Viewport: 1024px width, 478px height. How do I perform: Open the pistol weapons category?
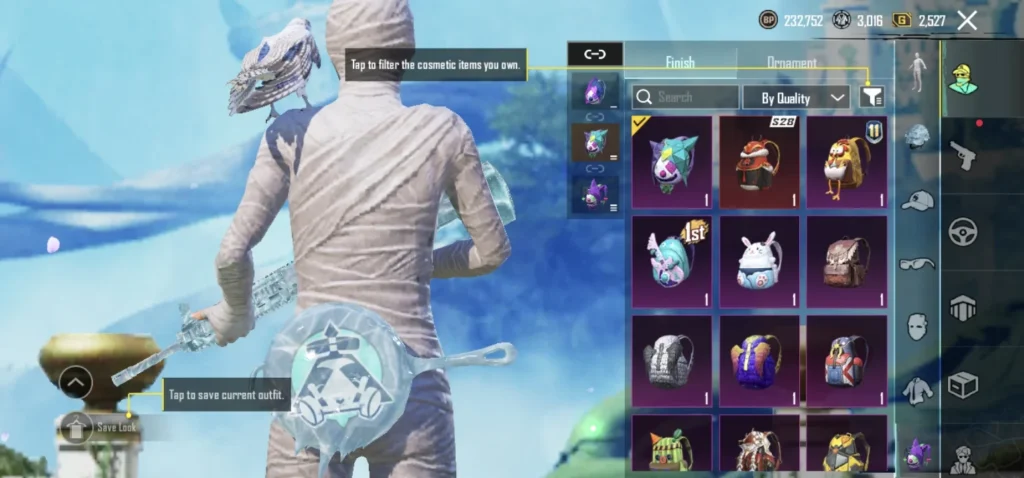963,155
